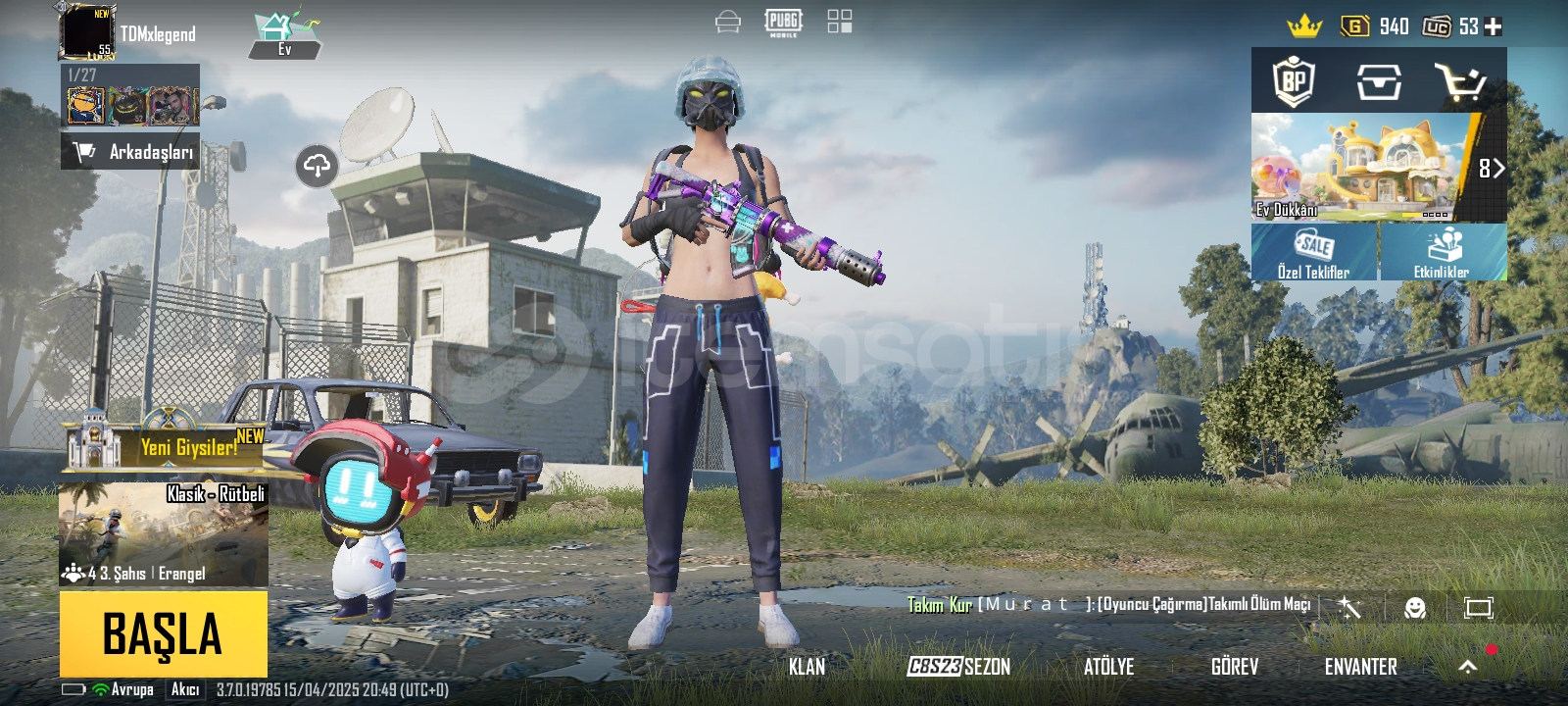
Task: Add UC with the plus button
Action: coord(1494,26)
